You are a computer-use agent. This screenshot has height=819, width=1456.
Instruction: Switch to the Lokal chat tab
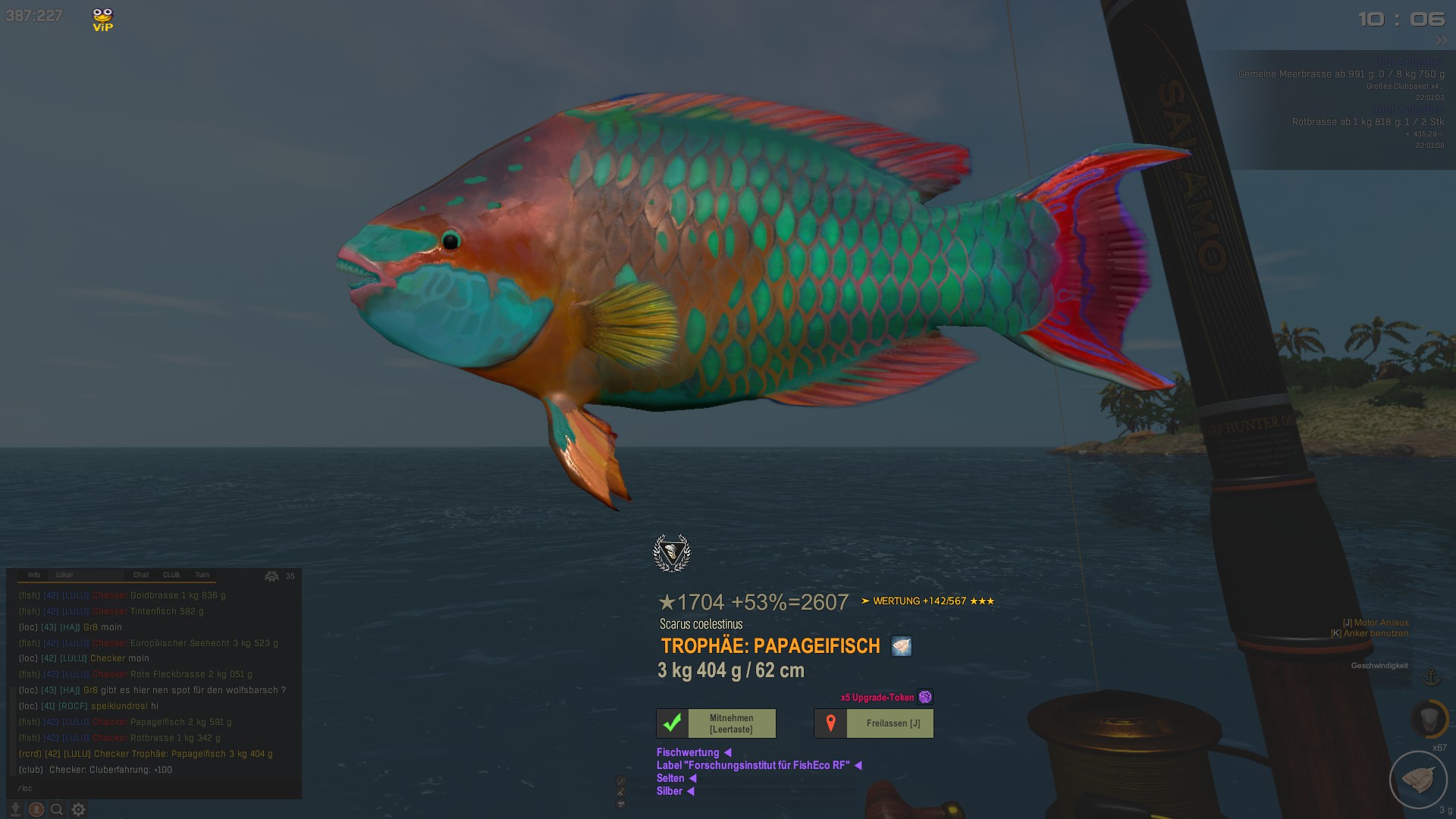pos(64,575)
